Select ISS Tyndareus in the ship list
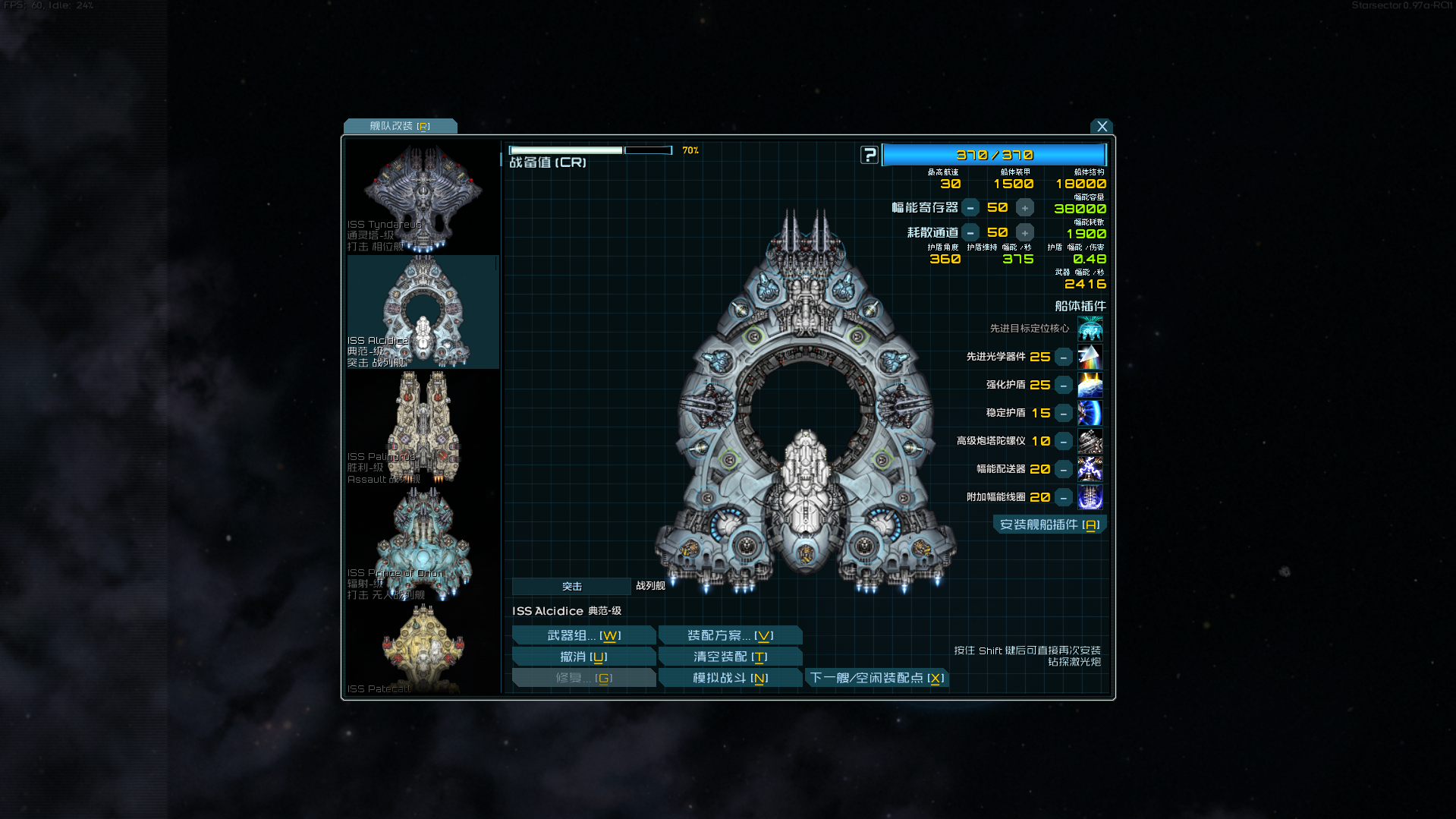The width and height of the screenshot is (1456, 819). (423, 197)
